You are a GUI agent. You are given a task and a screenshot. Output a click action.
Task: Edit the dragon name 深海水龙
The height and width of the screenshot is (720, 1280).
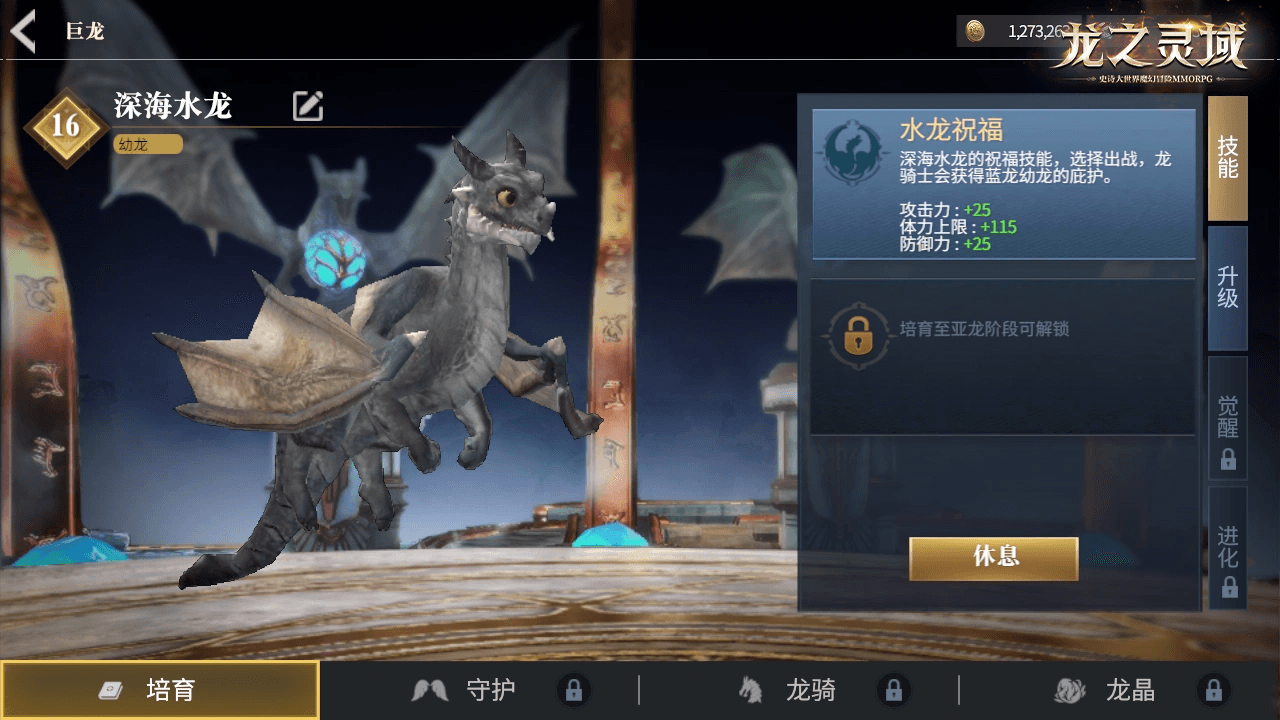(307, 106)
